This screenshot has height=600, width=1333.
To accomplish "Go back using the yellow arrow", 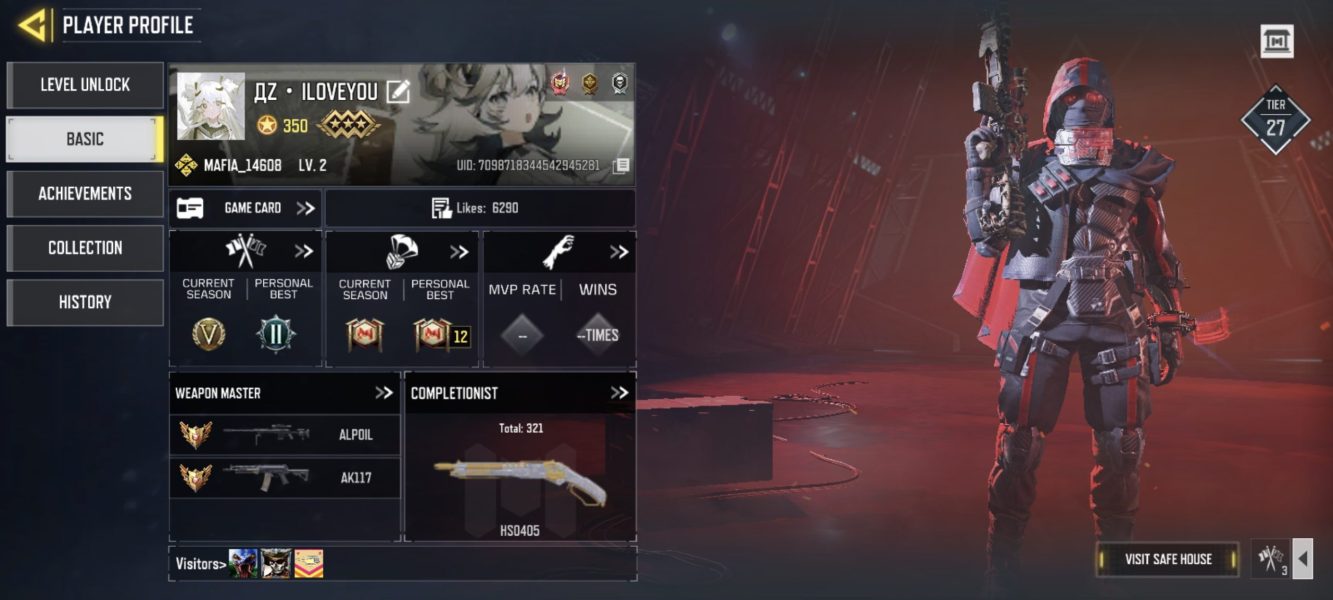I will point(32,25).
